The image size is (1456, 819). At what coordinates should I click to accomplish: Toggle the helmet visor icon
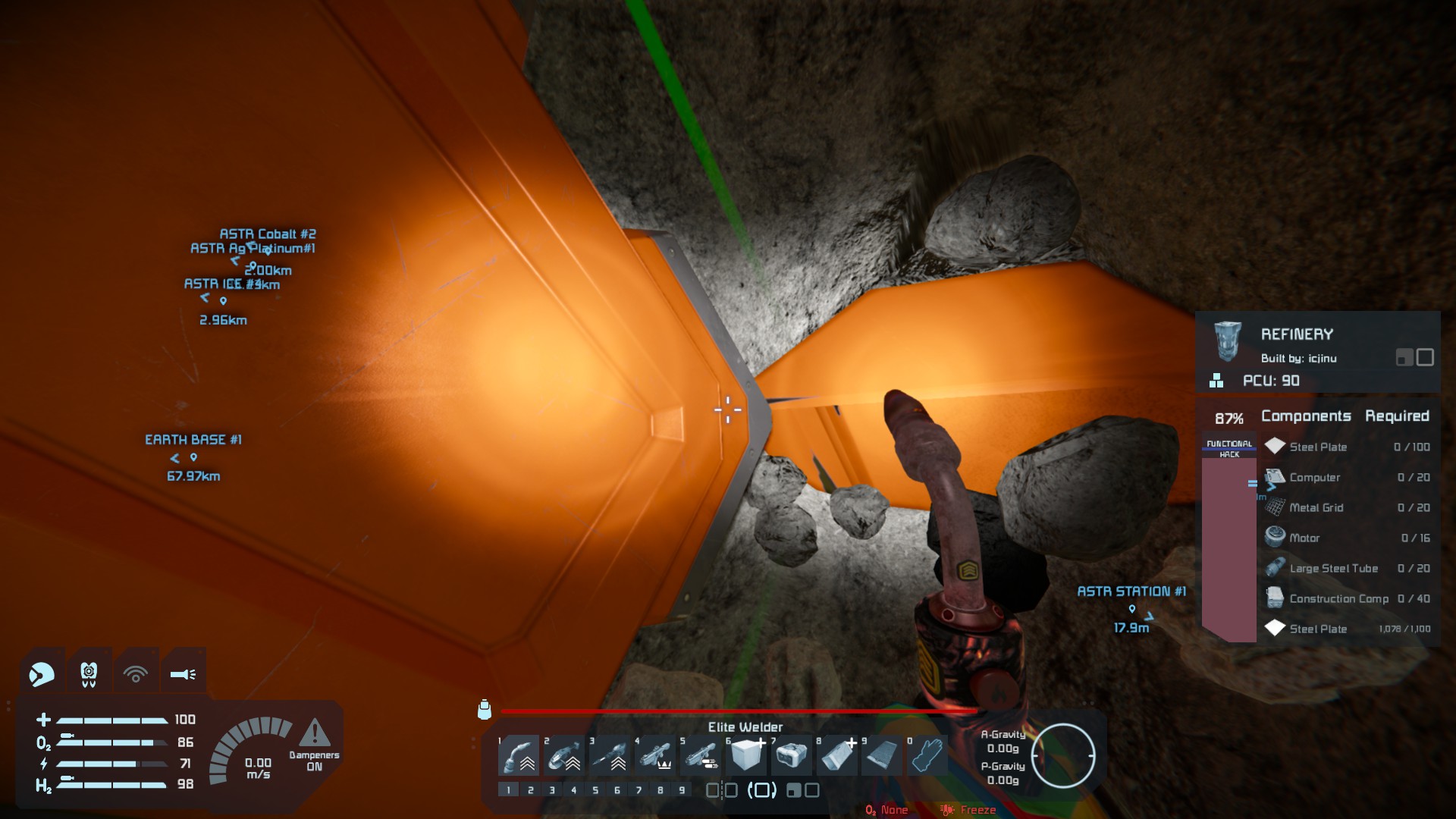click(42, 673)
